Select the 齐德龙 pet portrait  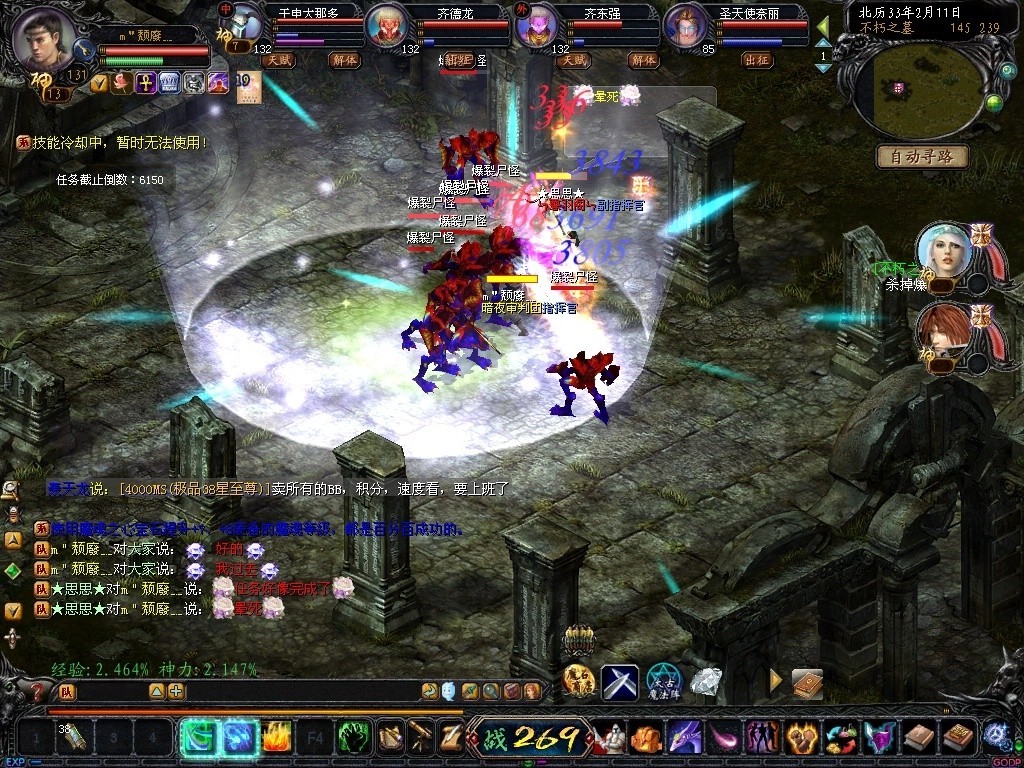click(391, 27)
